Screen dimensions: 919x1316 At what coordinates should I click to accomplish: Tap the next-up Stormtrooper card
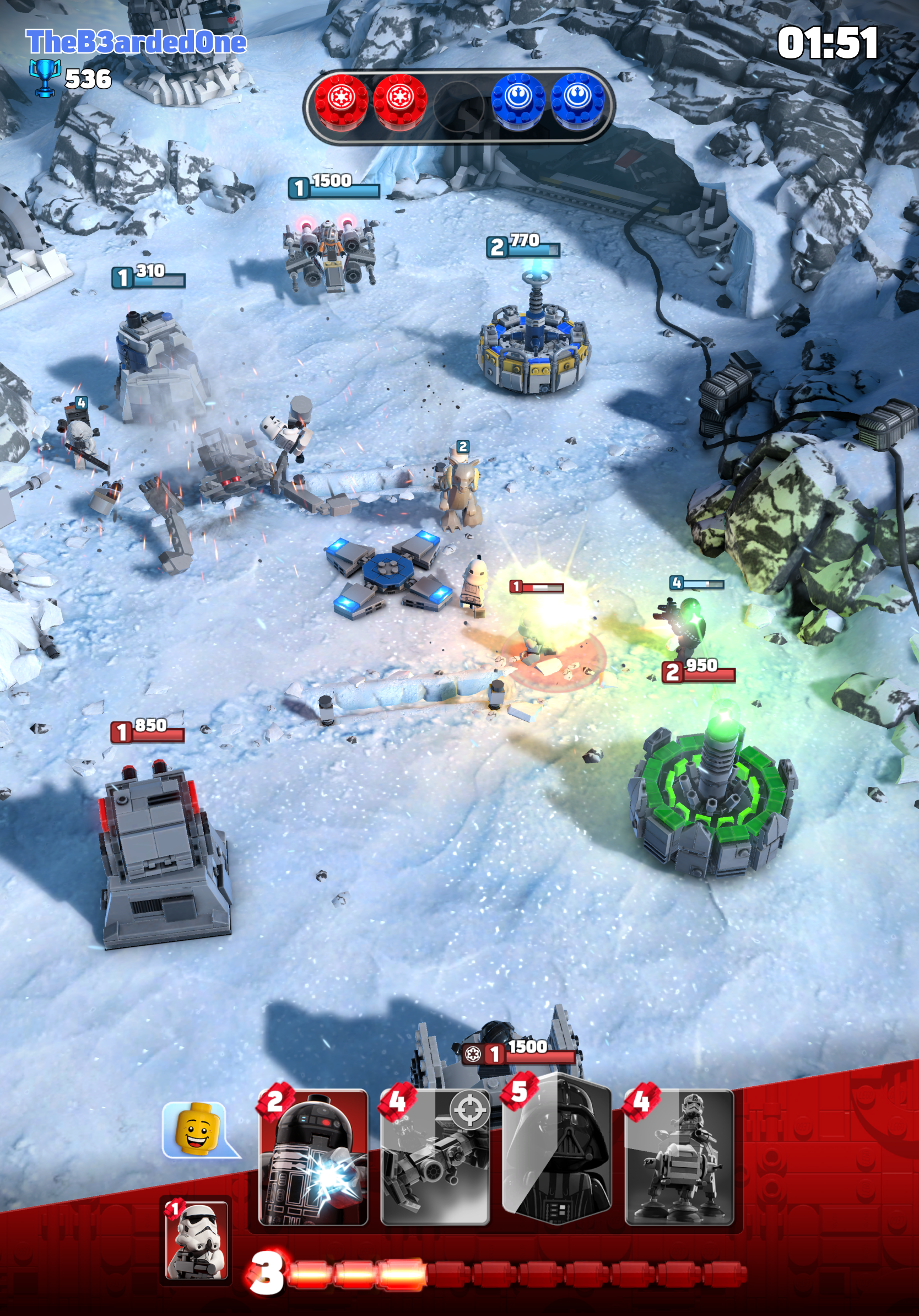pyautogui.click(x=196, y=1240)
